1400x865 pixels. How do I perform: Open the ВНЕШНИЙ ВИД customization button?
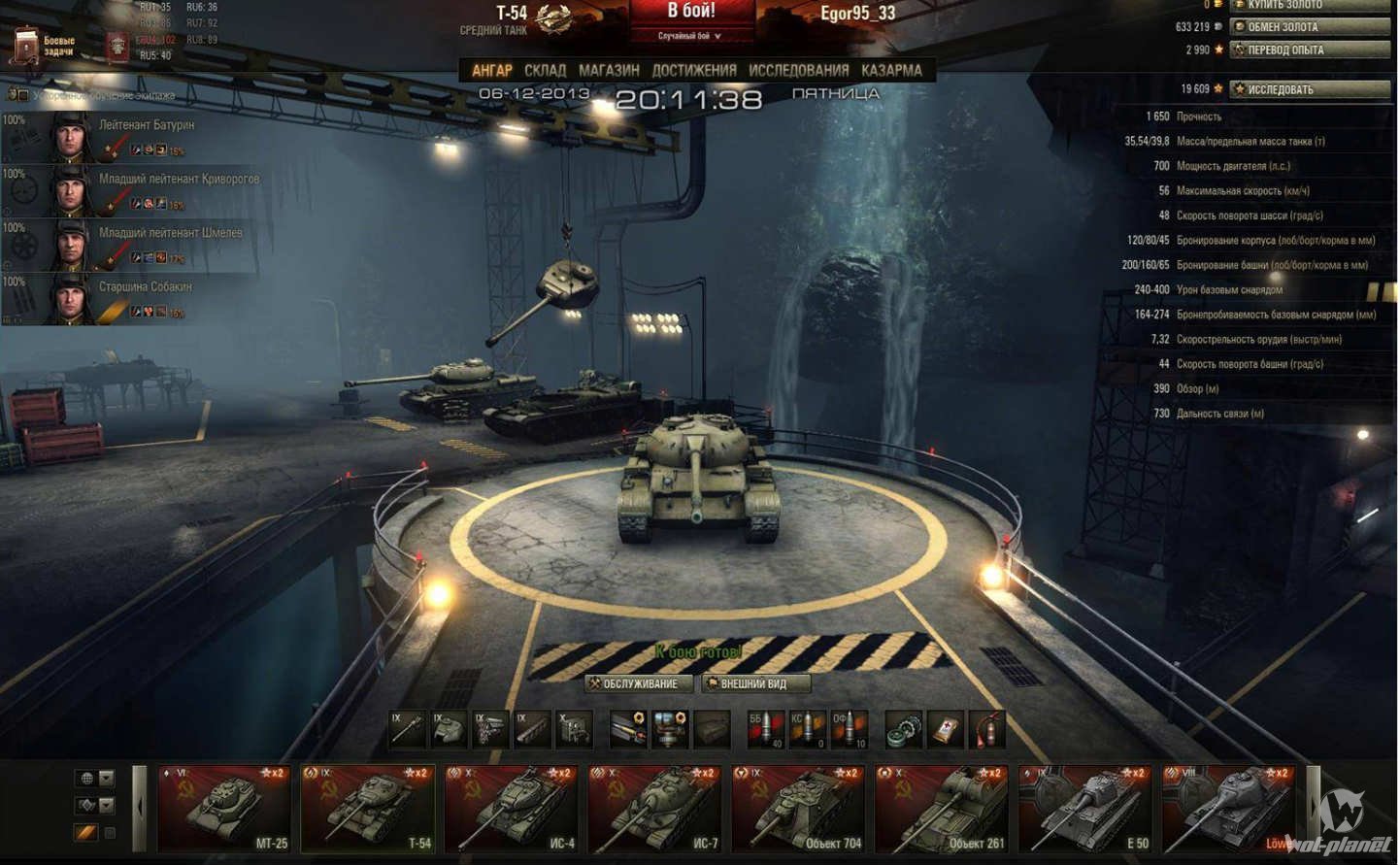[x=754, y=683]
